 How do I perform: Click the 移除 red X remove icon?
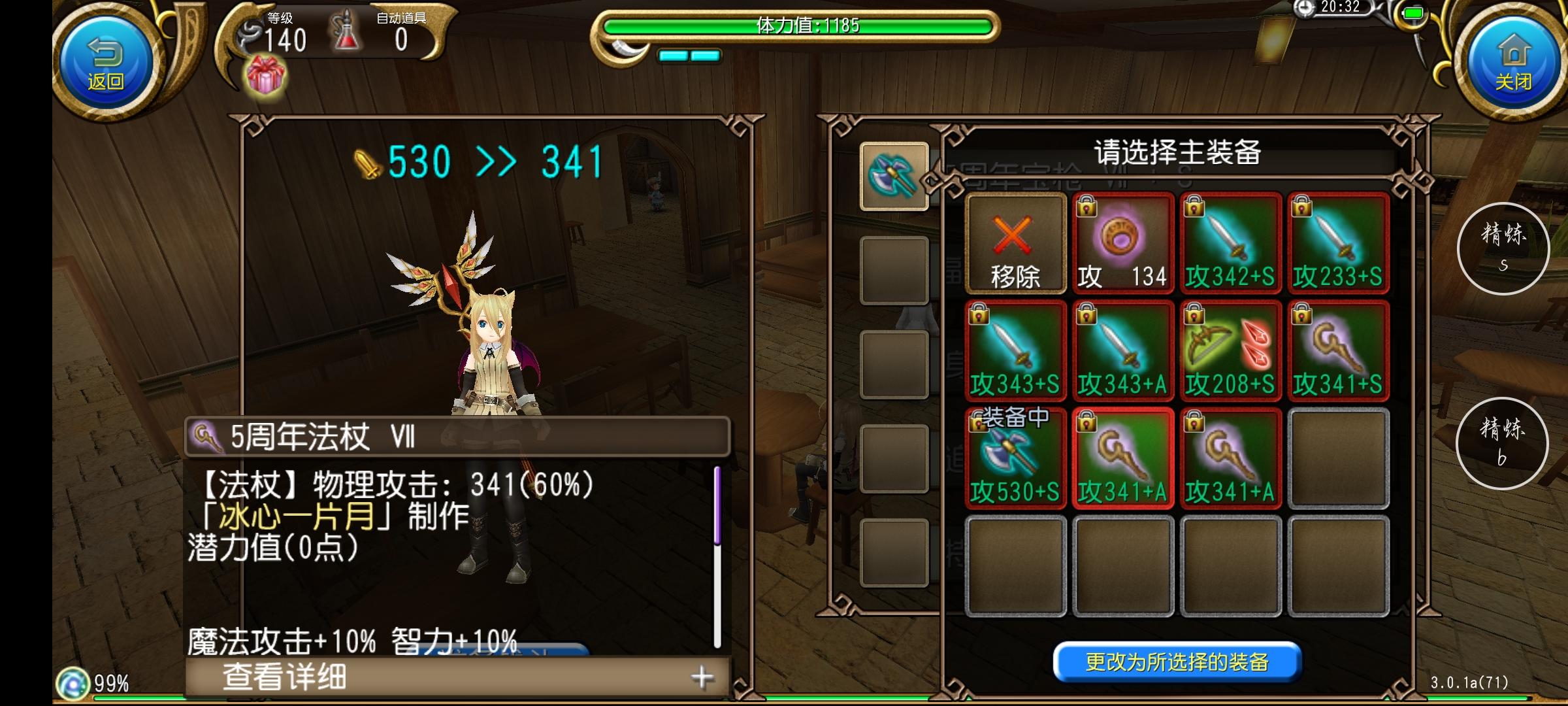click(1017, 242)
